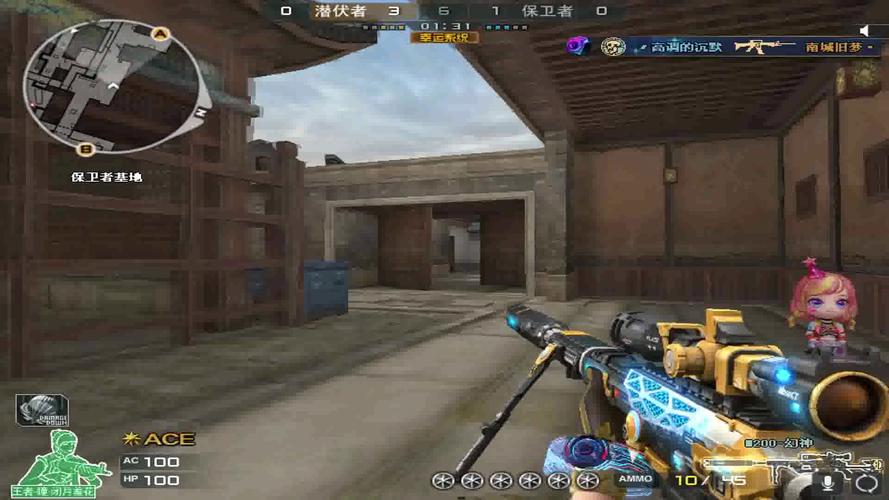Select the B bomb site marker on minimap
This screenshot has width=889, height=500.
tap(85, 150)
